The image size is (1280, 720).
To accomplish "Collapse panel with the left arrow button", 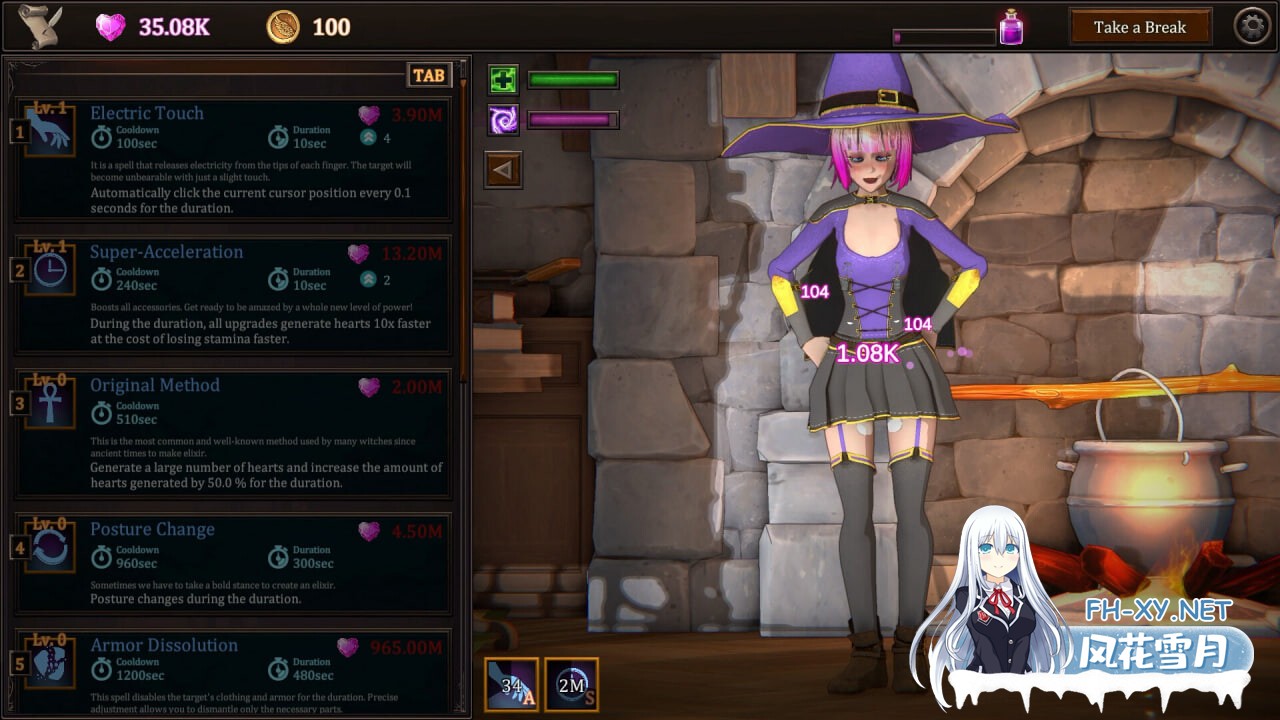I will (x=502, y=170).
